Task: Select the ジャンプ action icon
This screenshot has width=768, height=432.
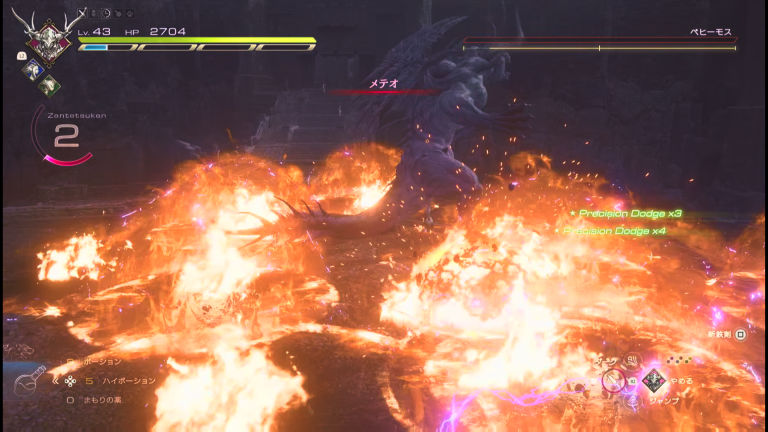Action: pos(632,401)
